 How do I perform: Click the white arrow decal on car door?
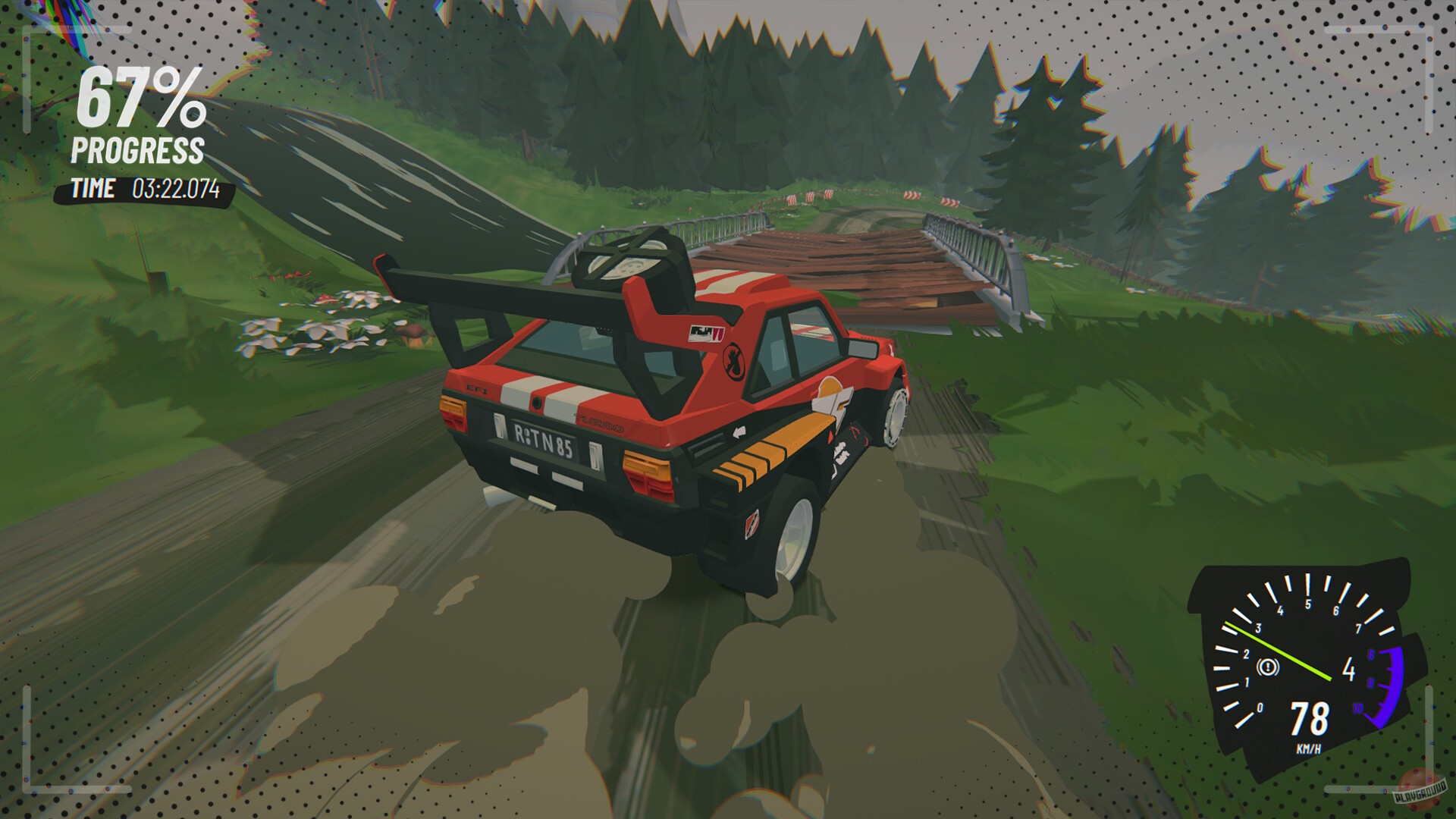739,432
